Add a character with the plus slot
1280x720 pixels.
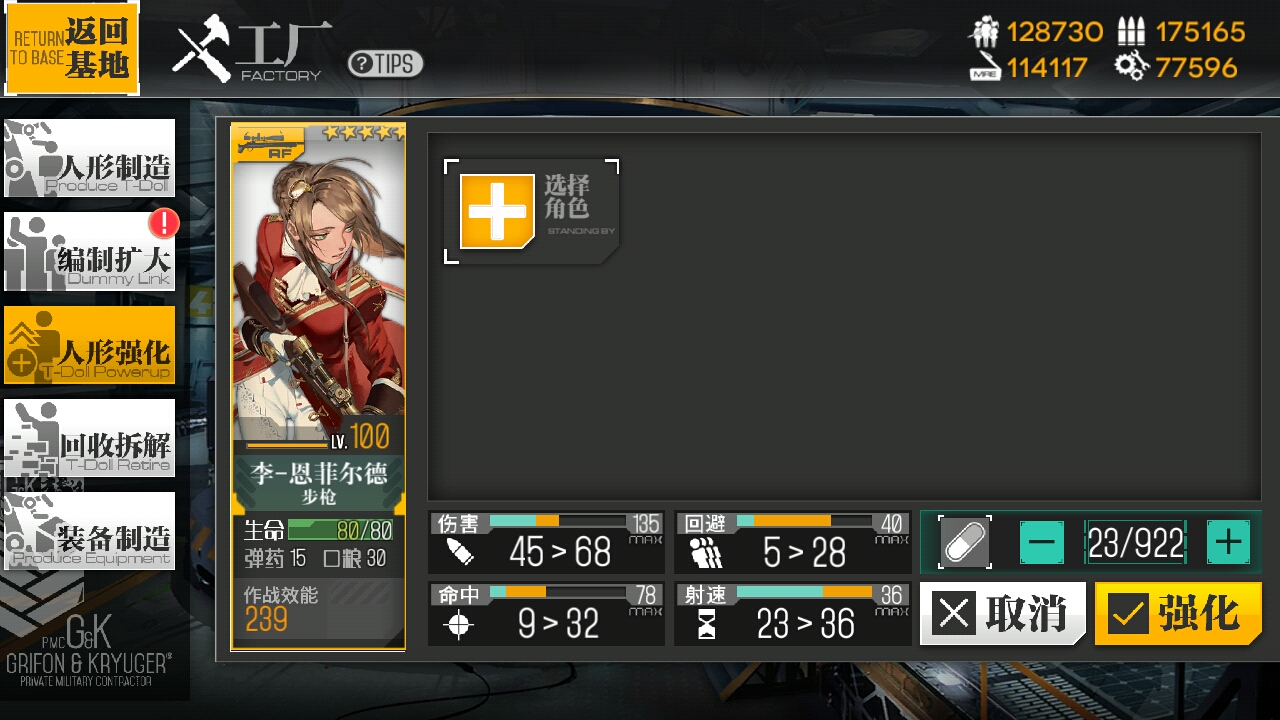[497, 211]
